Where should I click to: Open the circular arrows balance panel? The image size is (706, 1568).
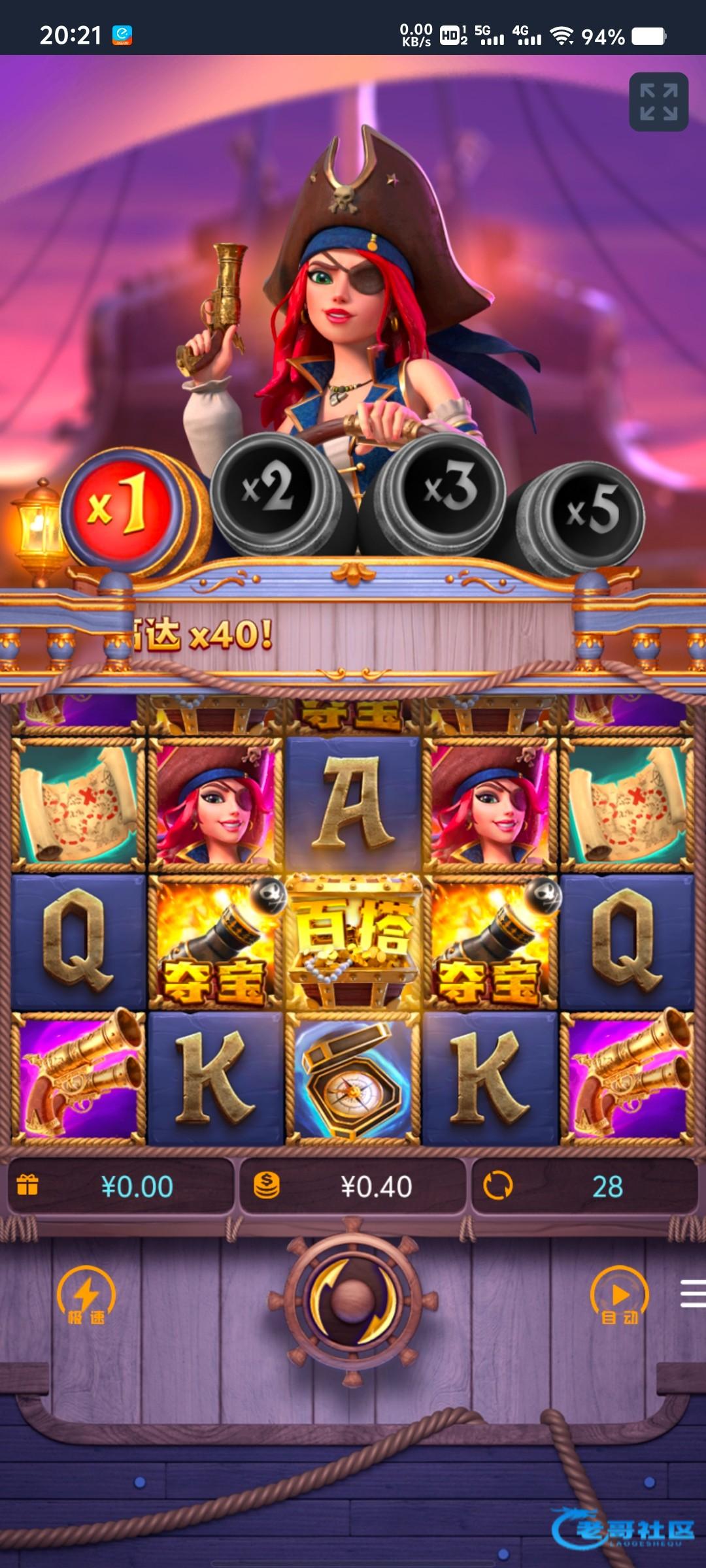(x=584, y=1186)
